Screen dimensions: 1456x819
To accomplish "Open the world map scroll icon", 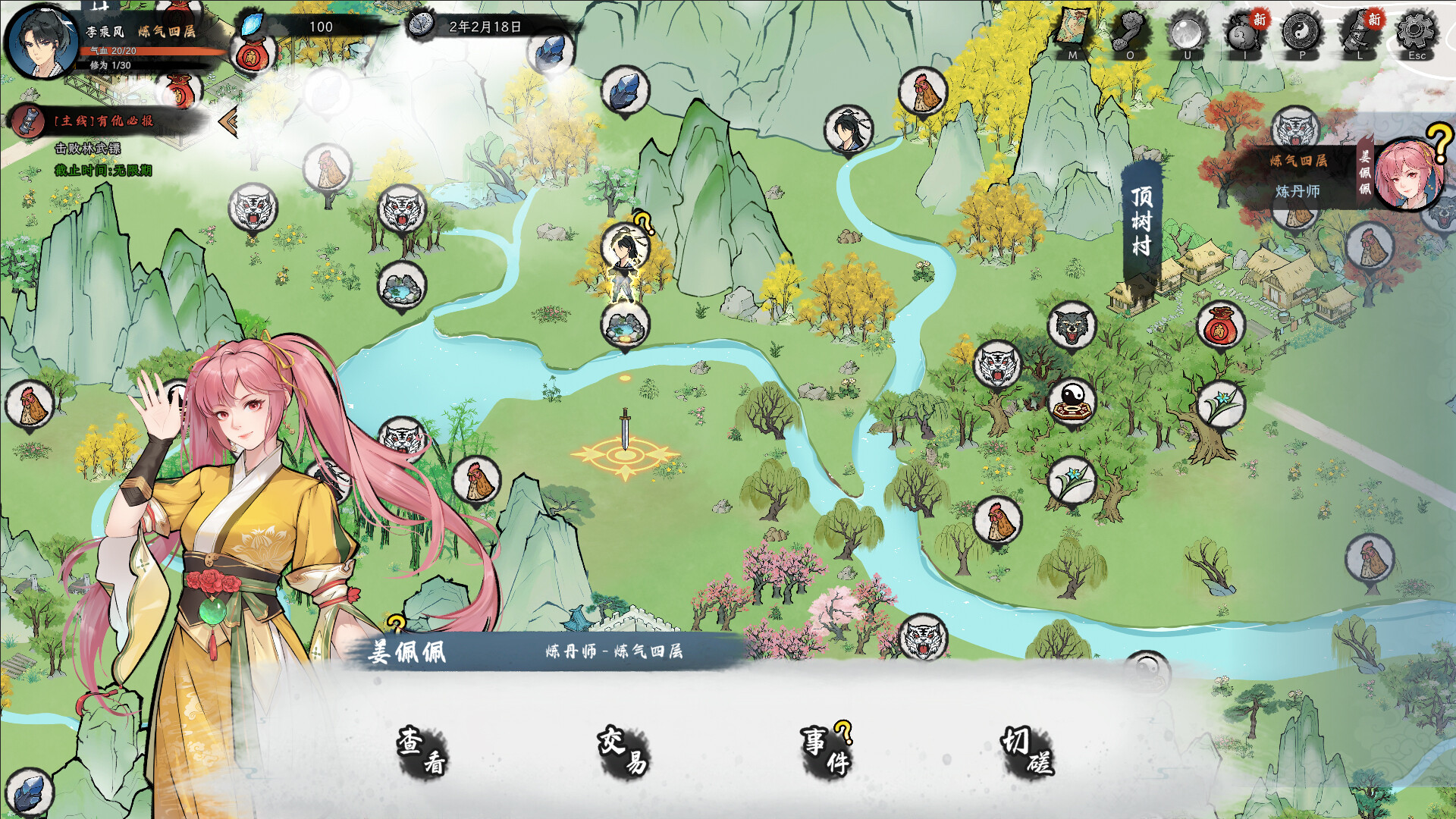I will coord(1072,32).
